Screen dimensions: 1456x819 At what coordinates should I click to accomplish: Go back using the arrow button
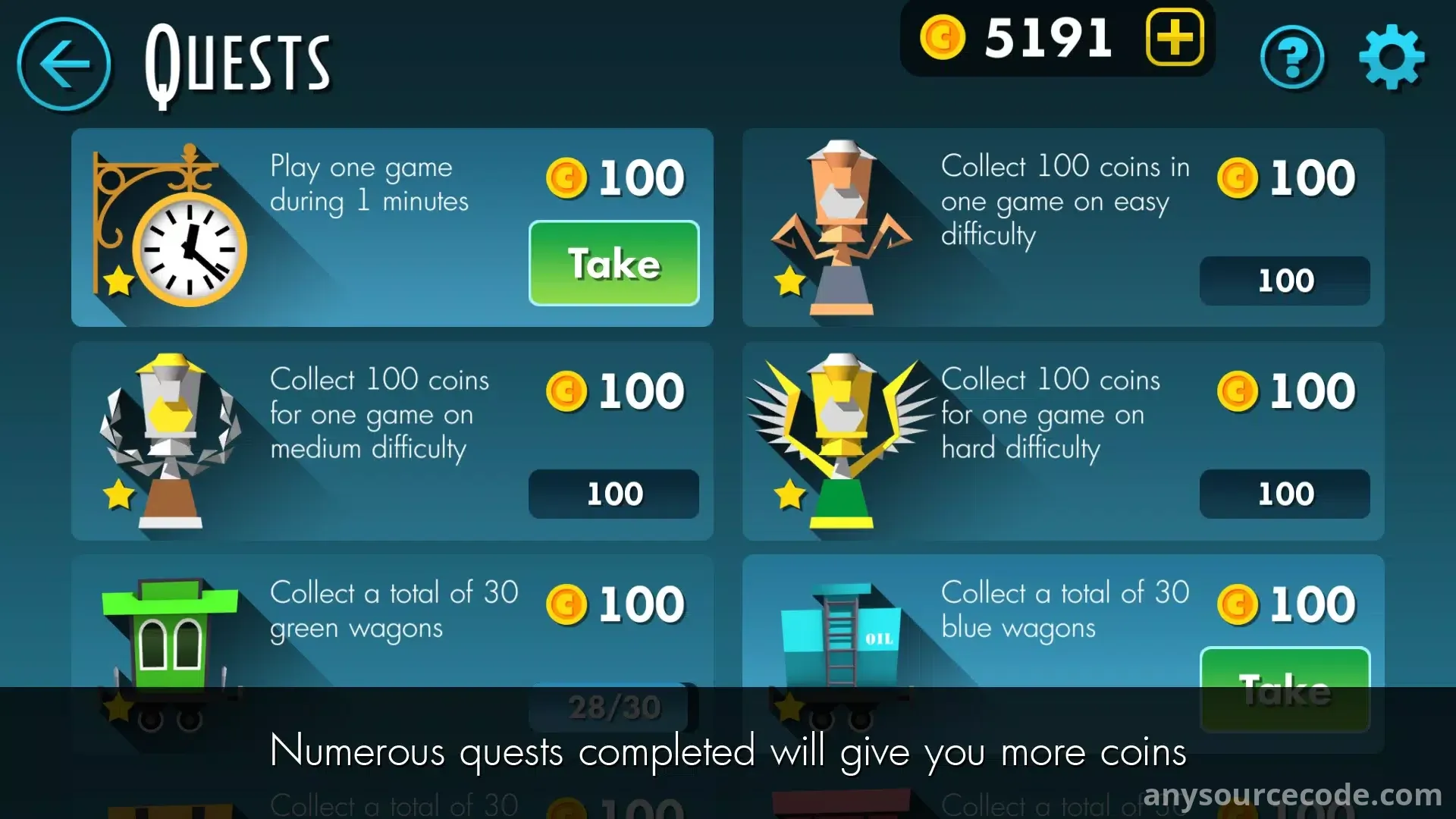pos(64,64)
